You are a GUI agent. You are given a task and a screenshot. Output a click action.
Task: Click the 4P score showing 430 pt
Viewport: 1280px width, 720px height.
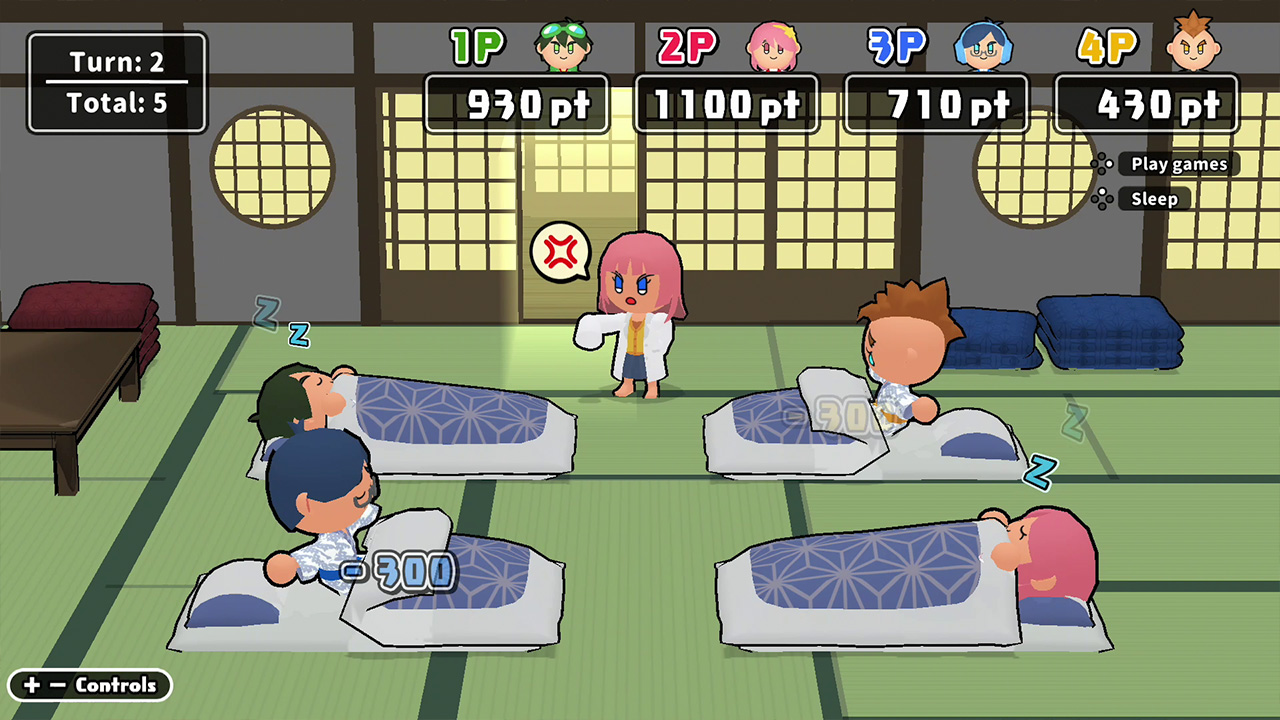pyautogui.click(x=1147, y=103)
